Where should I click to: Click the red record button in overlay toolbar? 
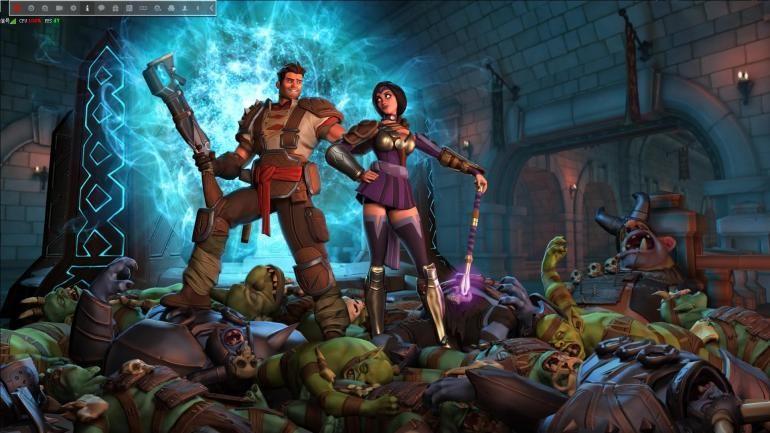pyautogui.click(x=17, y=7)
